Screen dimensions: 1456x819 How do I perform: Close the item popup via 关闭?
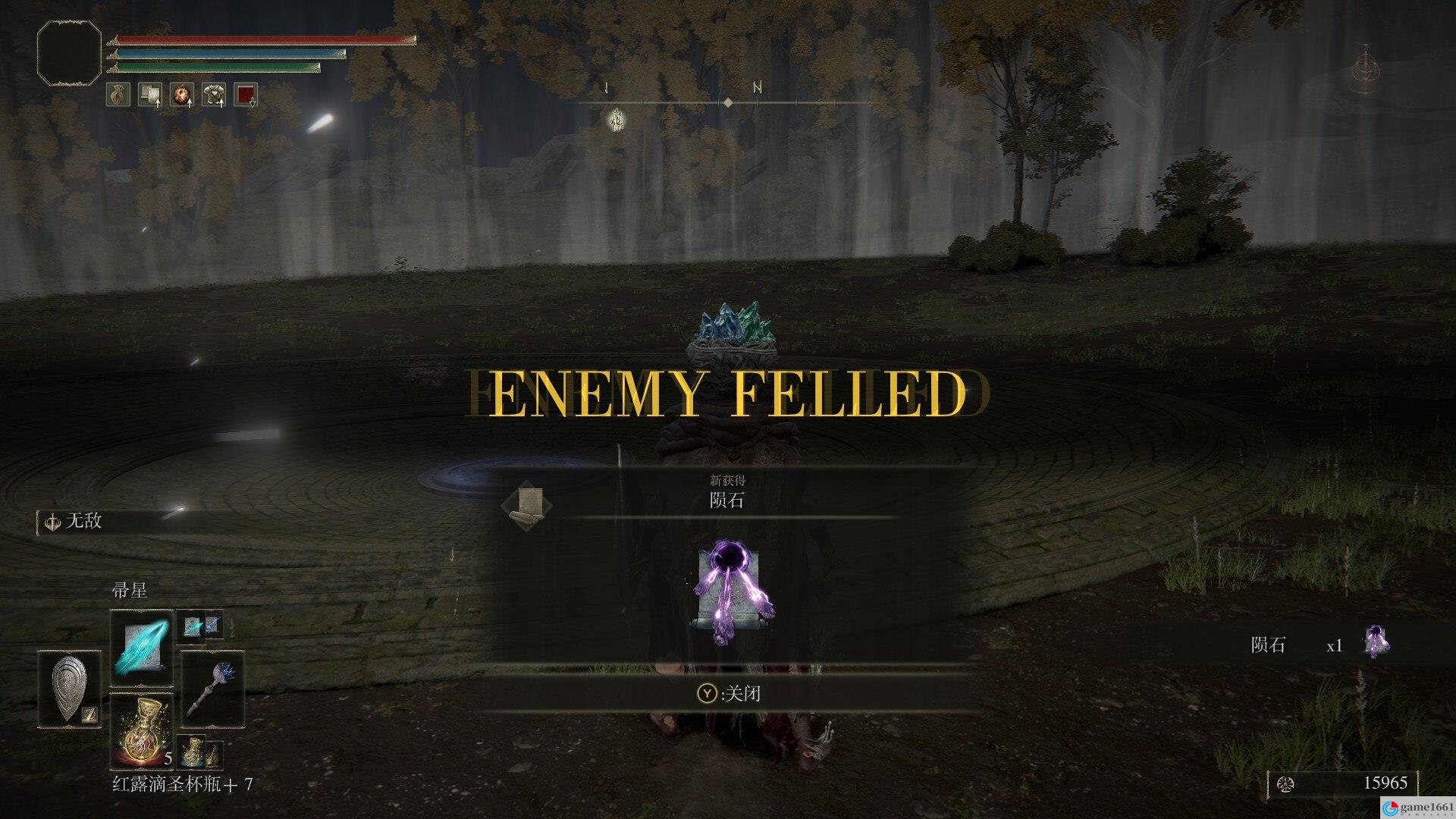(728, 693)
